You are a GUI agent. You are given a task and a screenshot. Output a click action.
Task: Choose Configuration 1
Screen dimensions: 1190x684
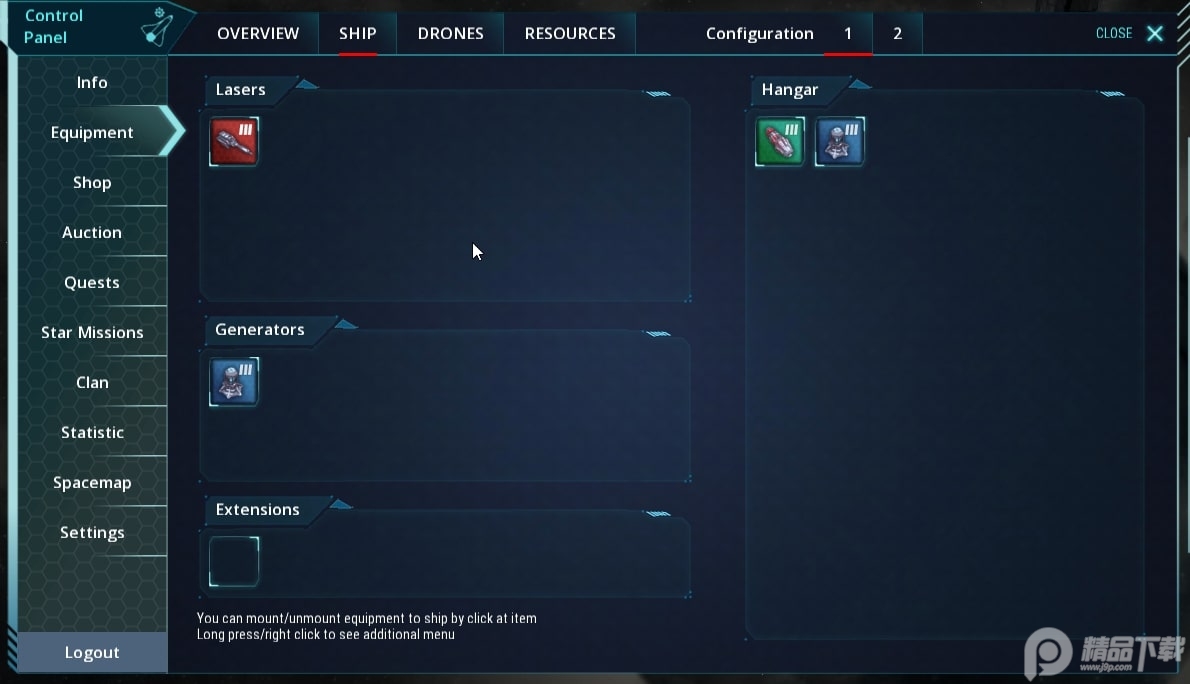pyautogui.click(x=848, y=33)
